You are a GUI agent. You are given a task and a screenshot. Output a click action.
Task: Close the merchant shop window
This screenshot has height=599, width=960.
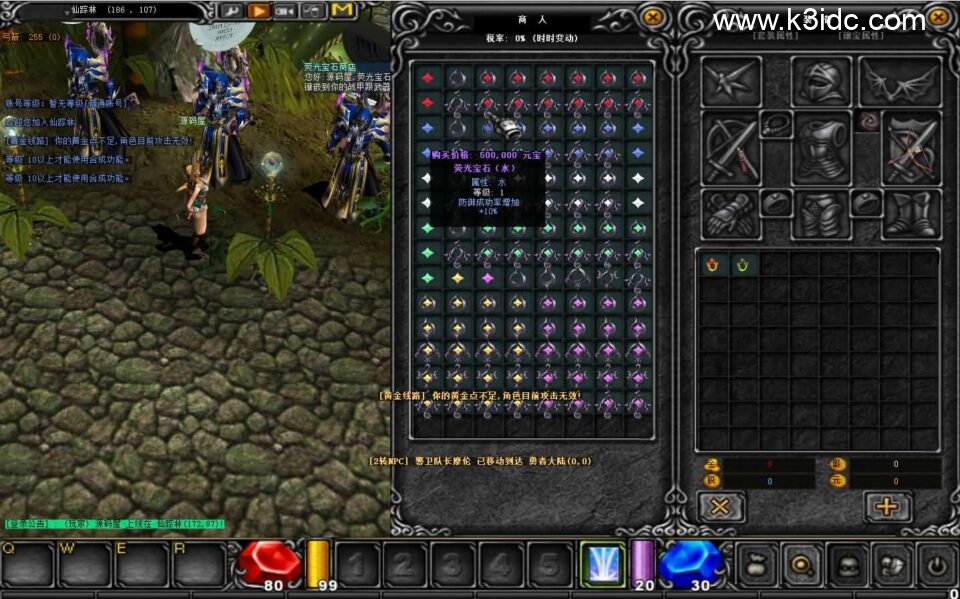click(x=653, y=17)
